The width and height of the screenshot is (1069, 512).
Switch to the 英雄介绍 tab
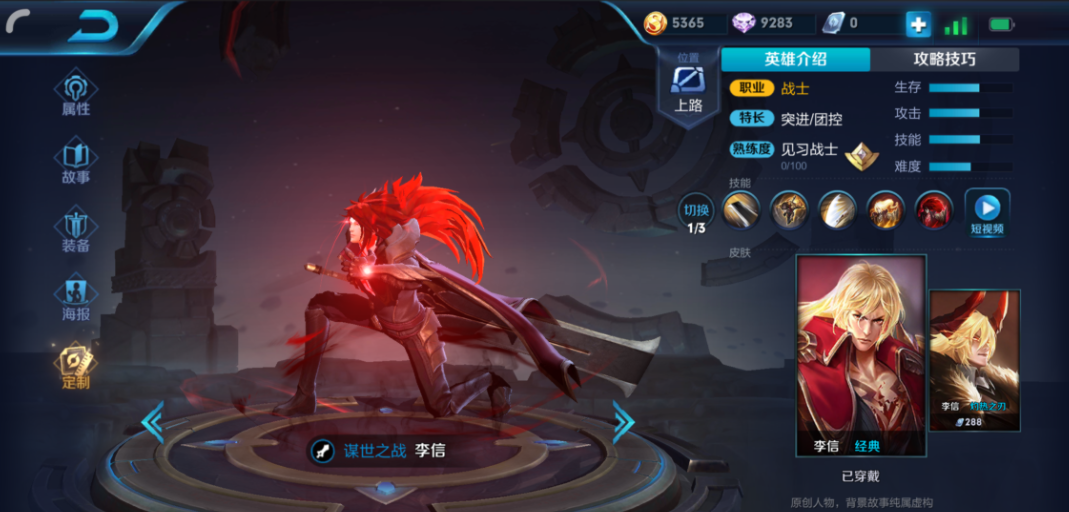click(795, 59)
